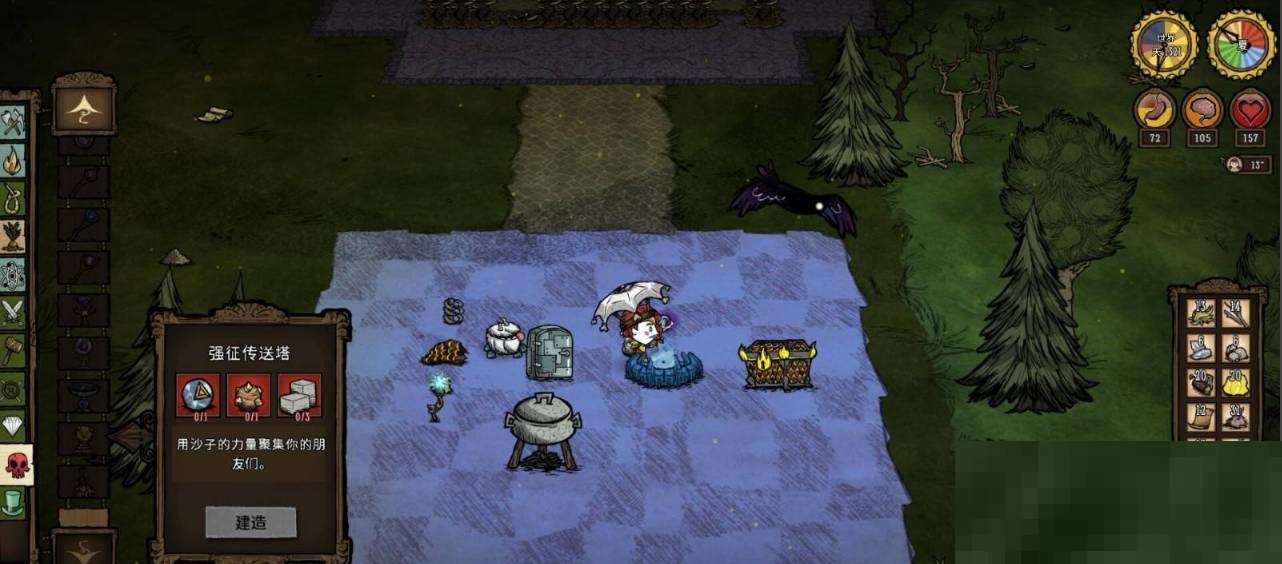Viewport: 1282px width, 564px height.
Task: Pick the twigs stack of 14
Action: pos(1236,313)
